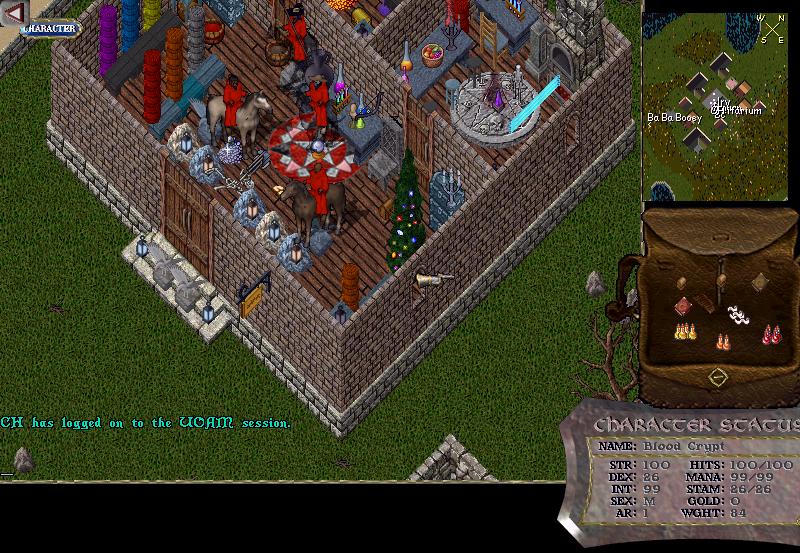The width and height of the screenshot is (800, 553).
Task: Click the brown book in the backpack's corner
Action: pyautogui.click(x=759, y=281)
